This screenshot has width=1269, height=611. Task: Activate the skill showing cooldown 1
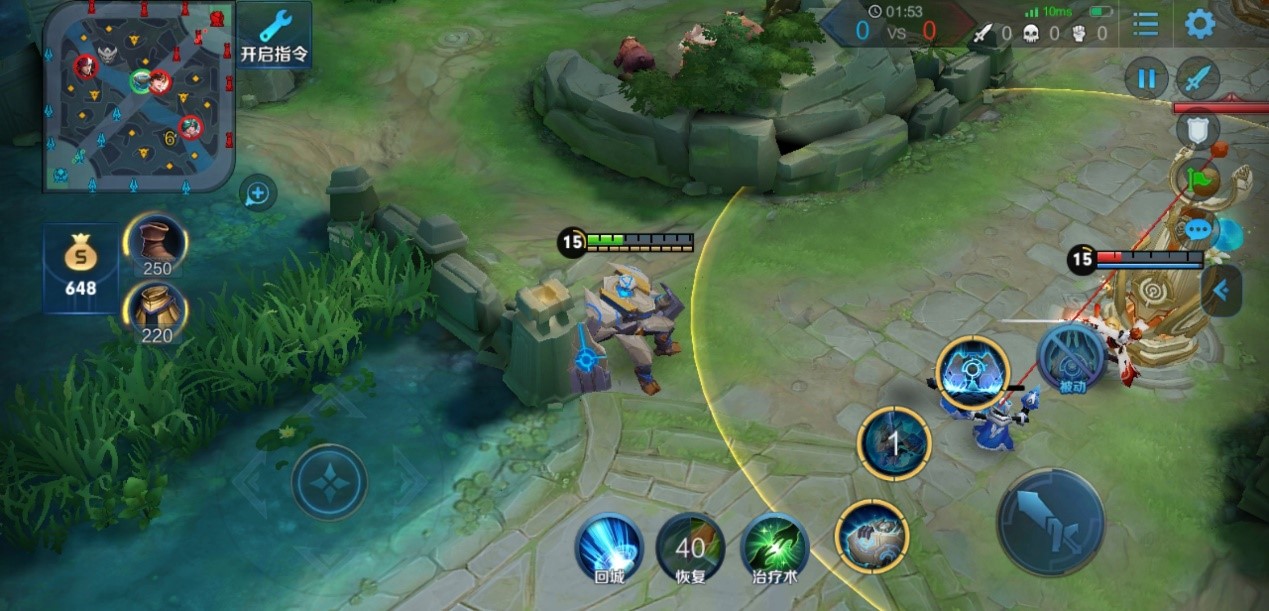click(x=894, y=443)
